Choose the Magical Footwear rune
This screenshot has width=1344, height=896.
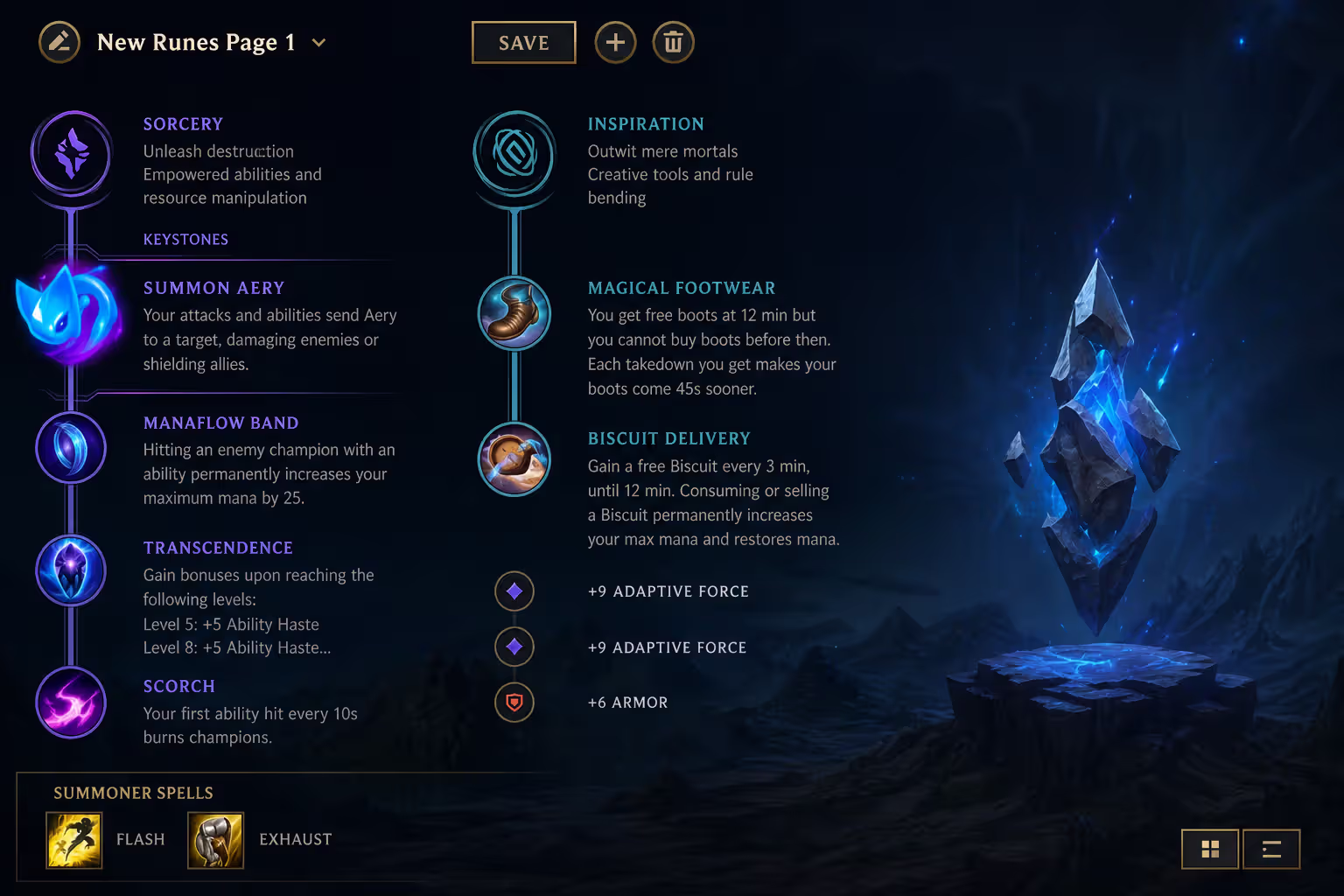[x=514, y=313]
